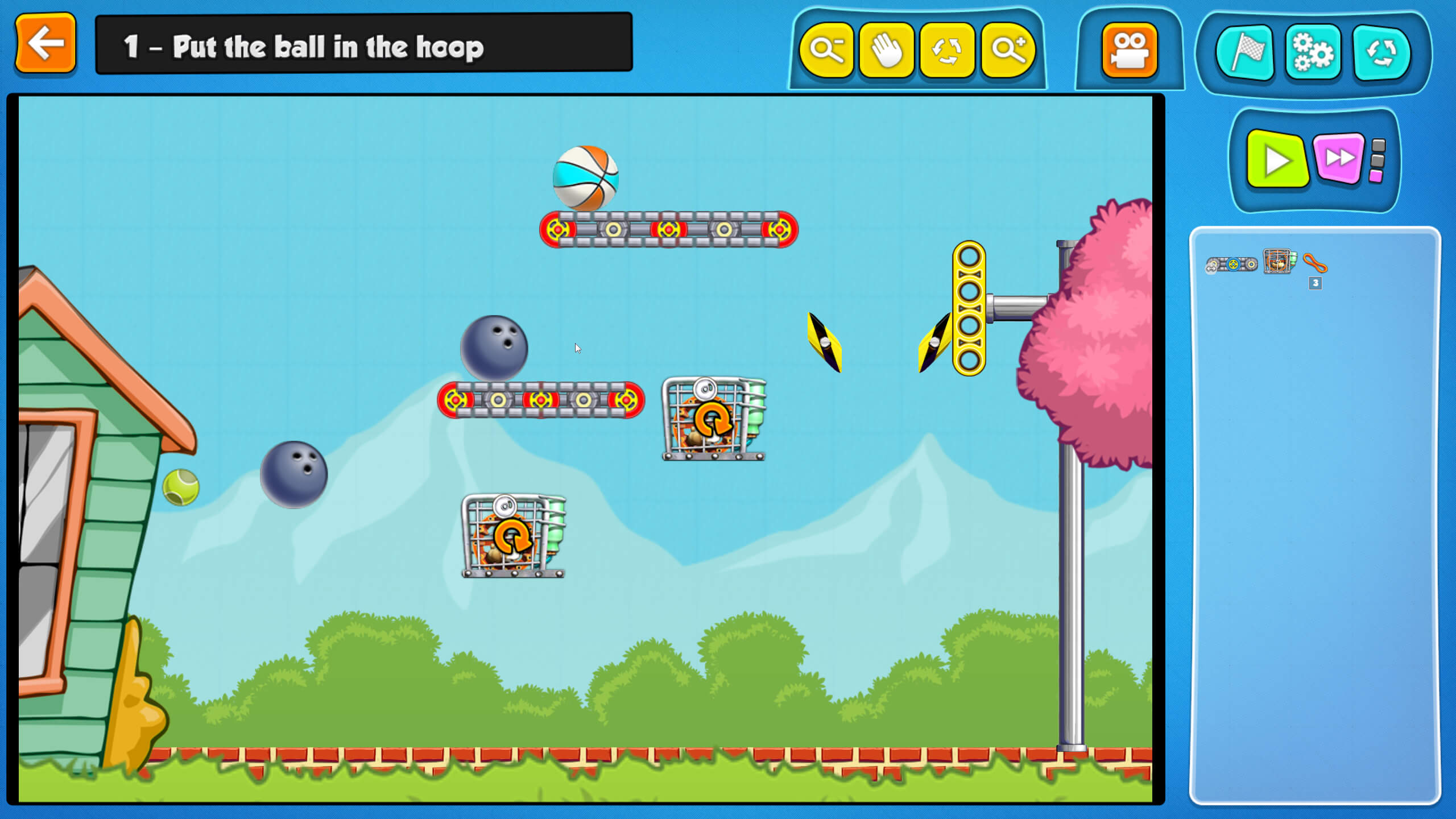Start the machine with the green play button

(x=1277, y=160)
